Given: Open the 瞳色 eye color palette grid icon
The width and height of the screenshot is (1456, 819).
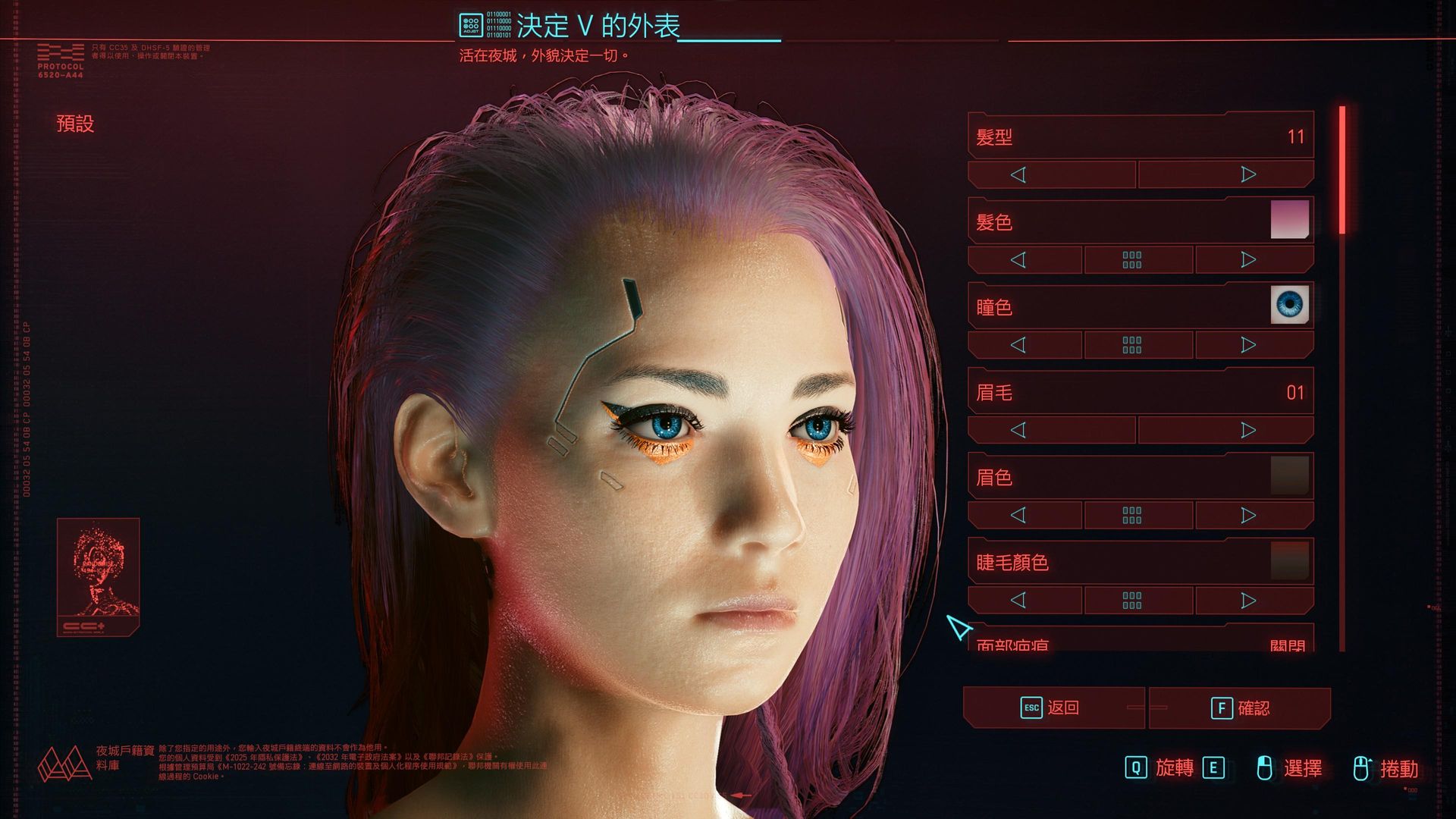Looking at the screenshot, I should [1131, 344].
